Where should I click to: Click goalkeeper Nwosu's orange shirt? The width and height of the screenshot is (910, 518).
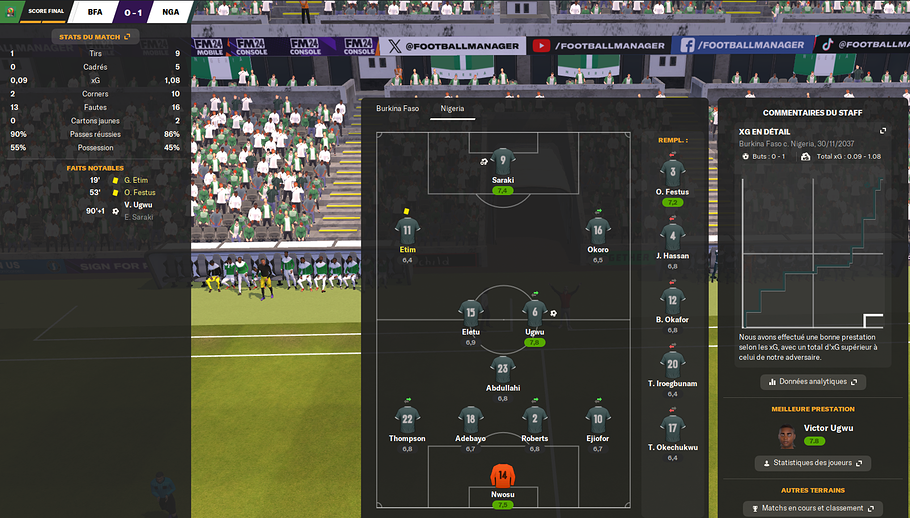pyautogui.click(x=502, y=475)
